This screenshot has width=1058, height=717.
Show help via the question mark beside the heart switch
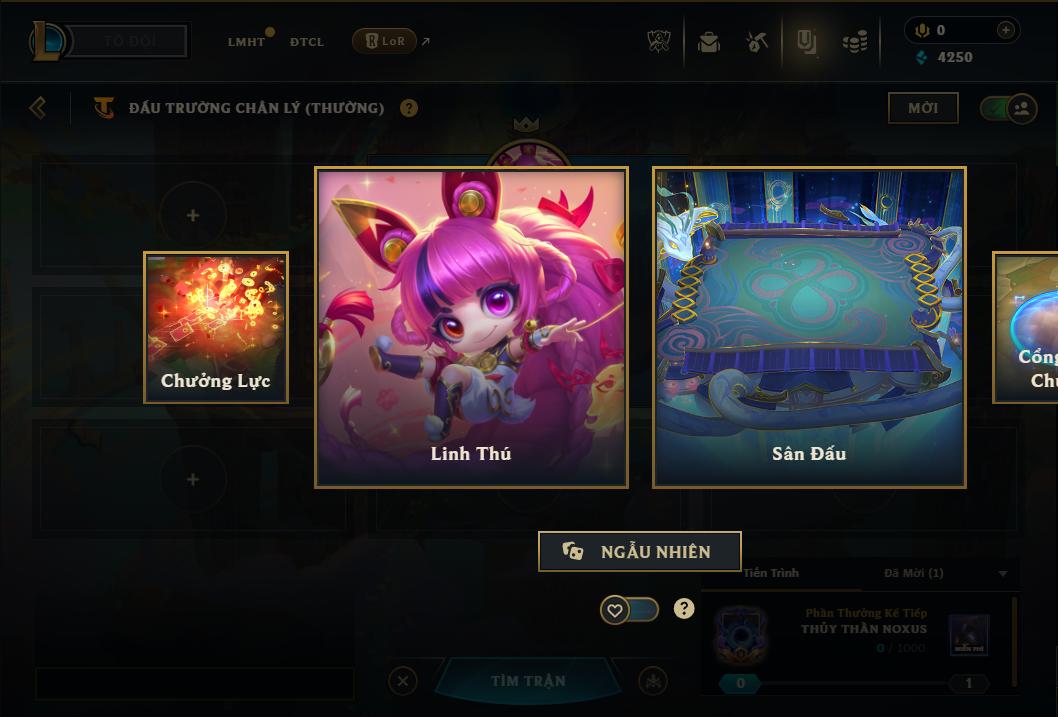pyautogui.click(x=684, y=608)
